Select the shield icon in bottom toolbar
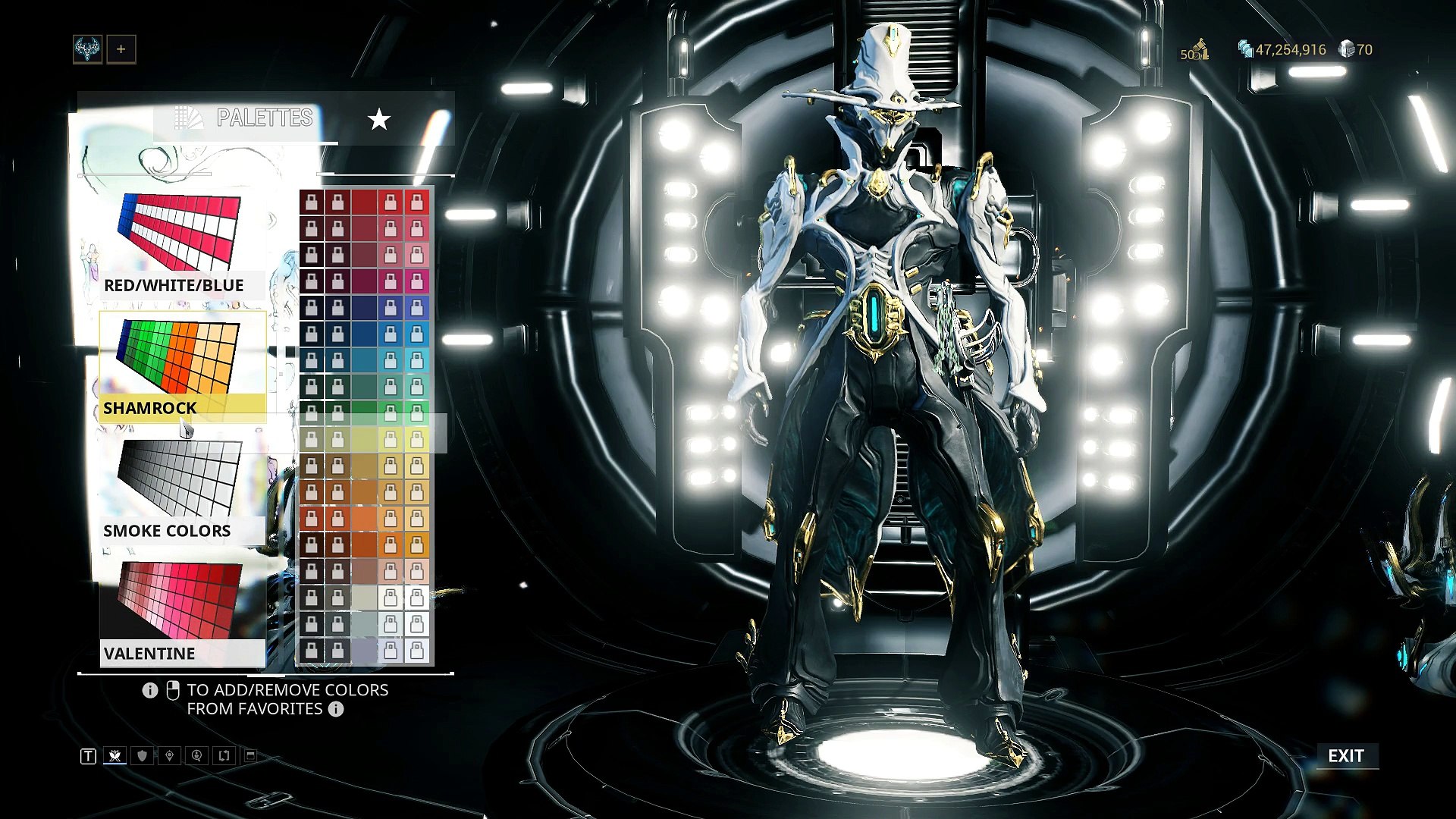The width and height of the screenshot is (1456, 819). click(143, 756)
